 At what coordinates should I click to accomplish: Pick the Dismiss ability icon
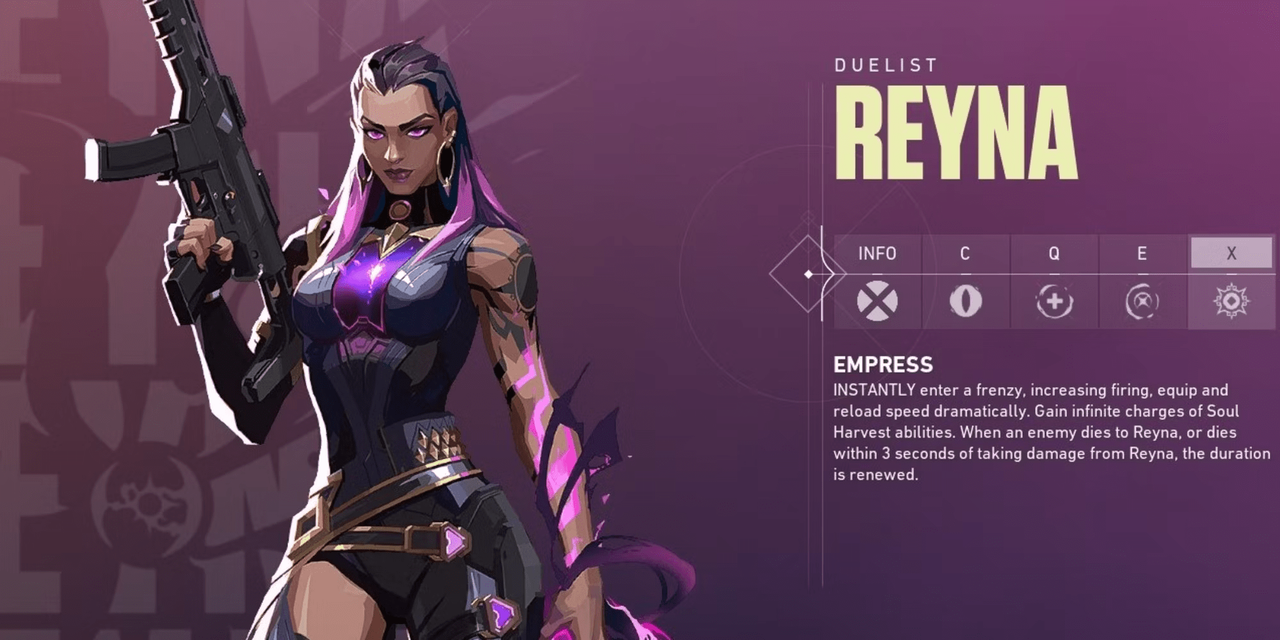click(x=1142, y=301)
